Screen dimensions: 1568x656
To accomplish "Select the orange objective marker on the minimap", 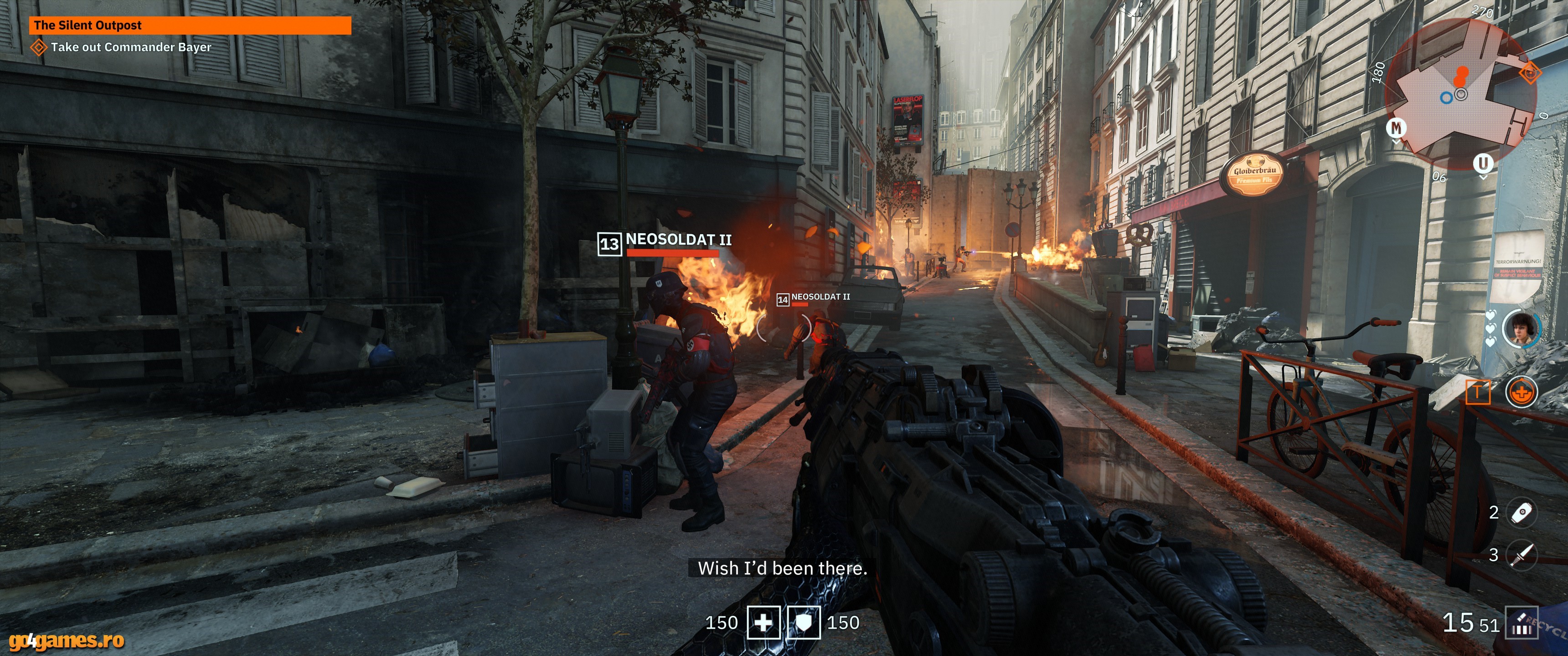I will point(1529,74).
